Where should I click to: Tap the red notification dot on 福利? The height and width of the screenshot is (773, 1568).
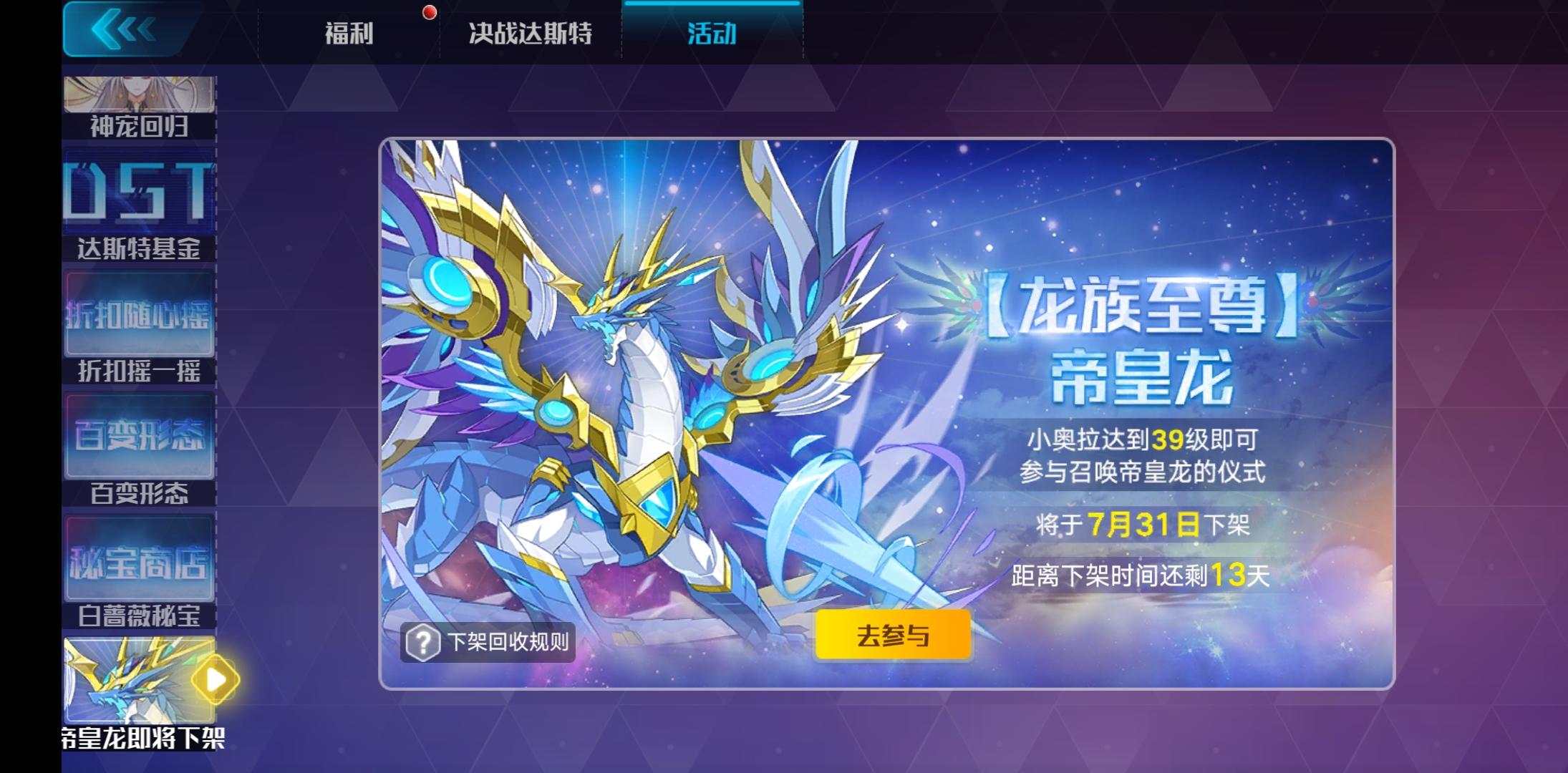coord(428,11)
